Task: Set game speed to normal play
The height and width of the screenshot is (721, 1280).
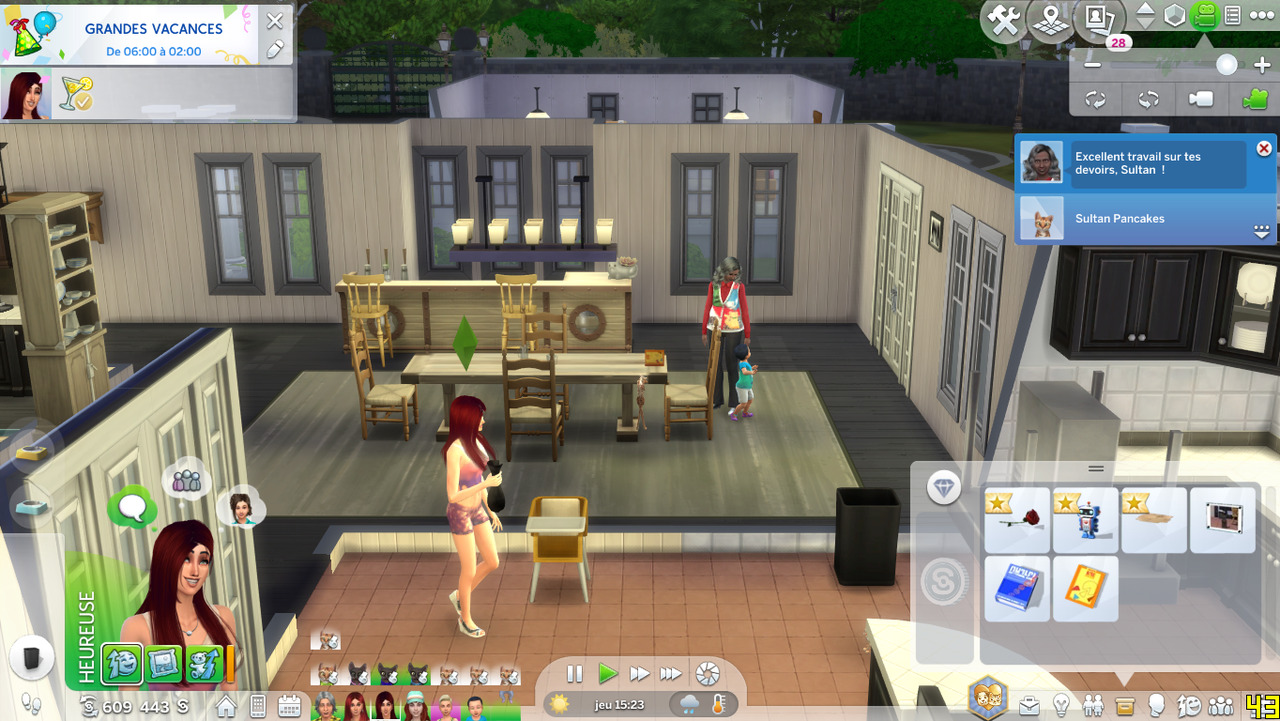Action: tap(607, 674)
